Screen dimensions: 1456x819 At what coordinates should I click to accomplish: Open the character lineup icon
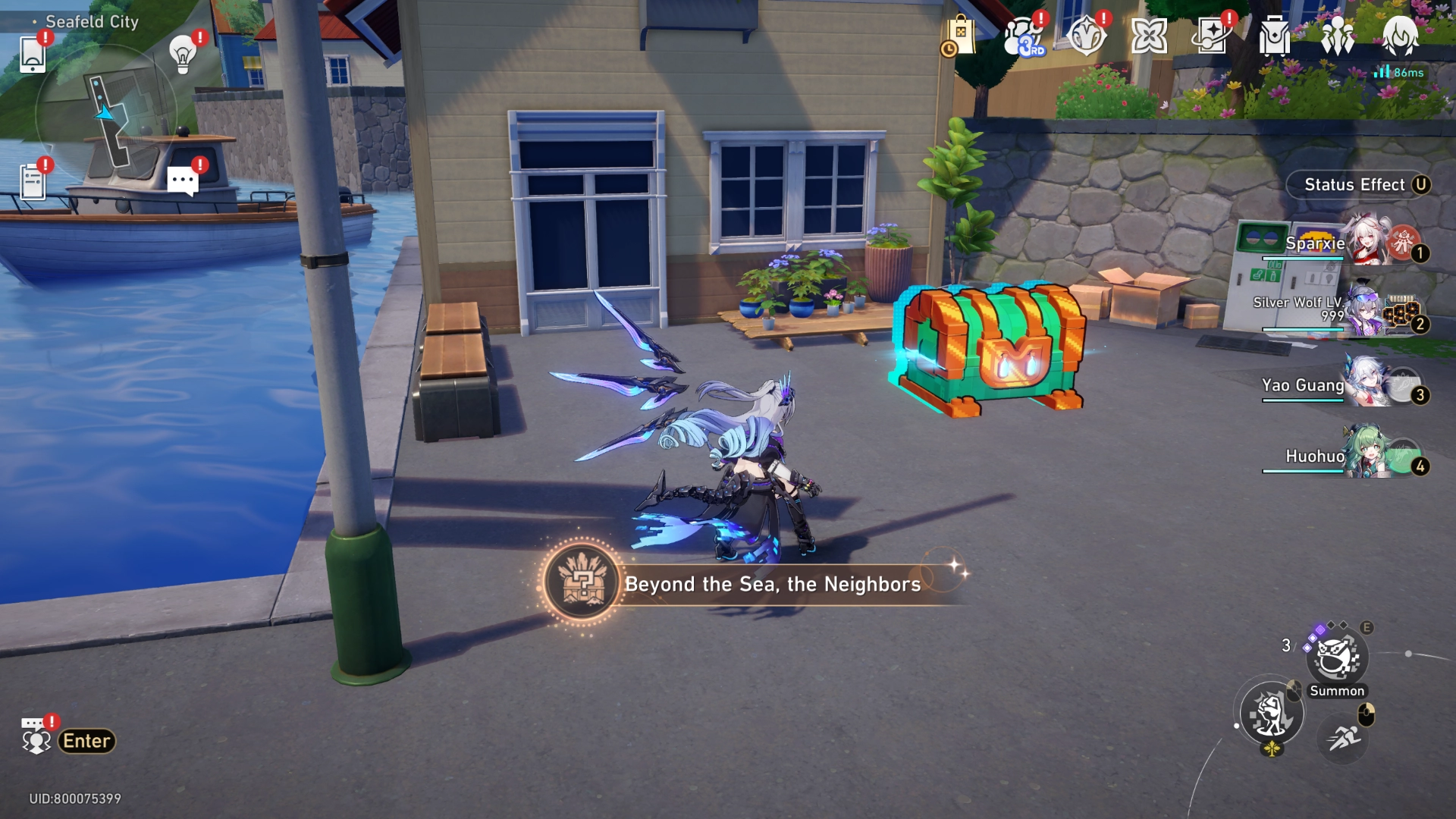[x=1336, y=34]
